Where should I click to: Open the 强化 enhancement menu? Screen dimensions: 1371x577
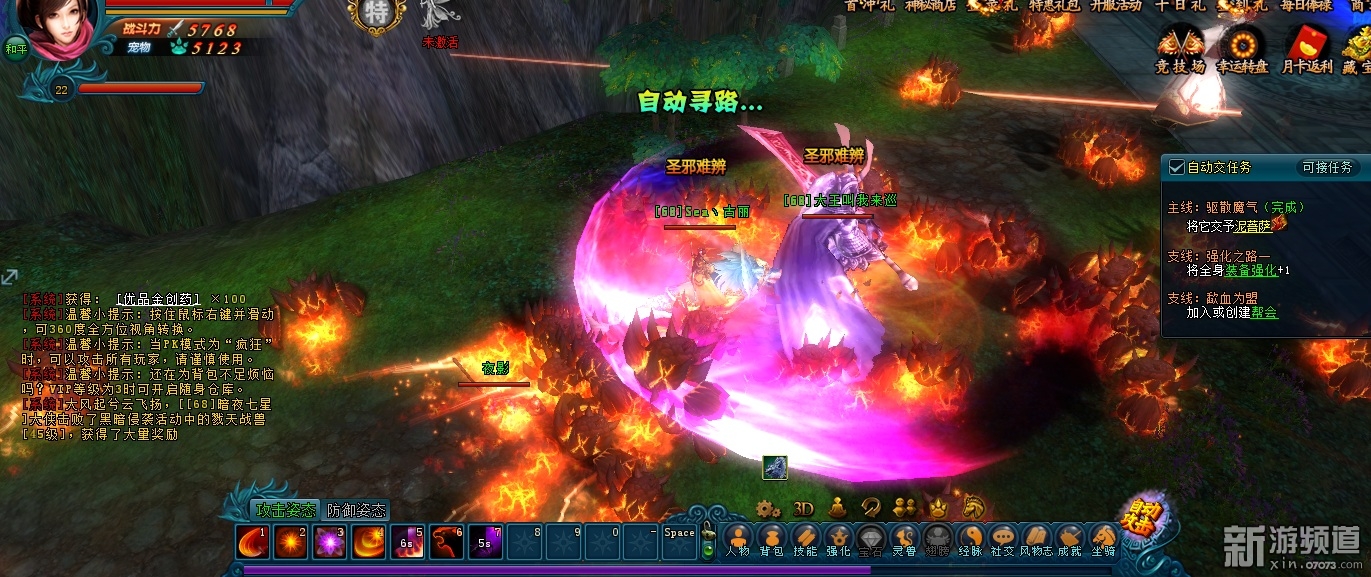838,539
